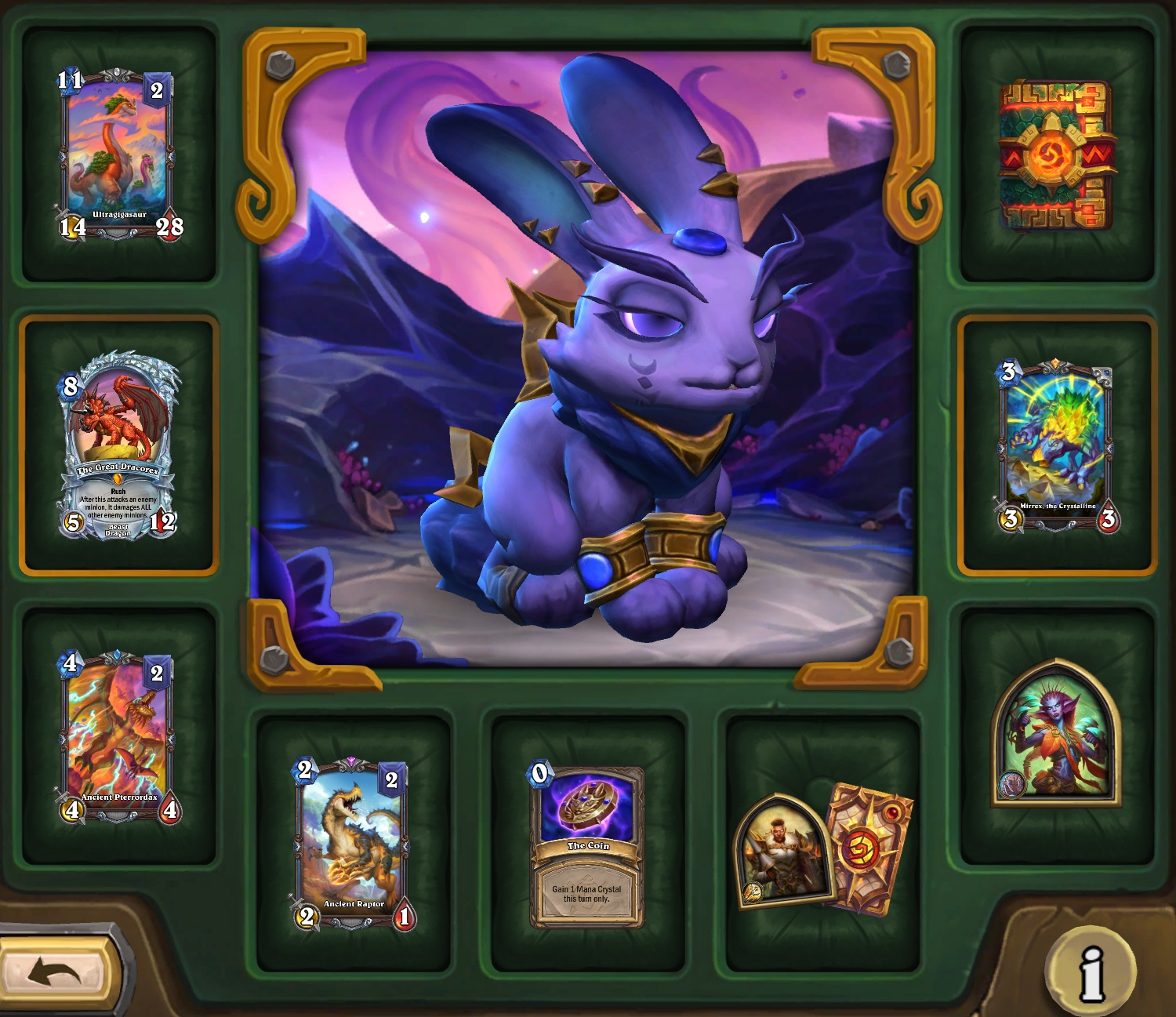Choose The Great Dracorex card
Viewport: 1176px width, 1017px height.
click(x=119, y=445)
